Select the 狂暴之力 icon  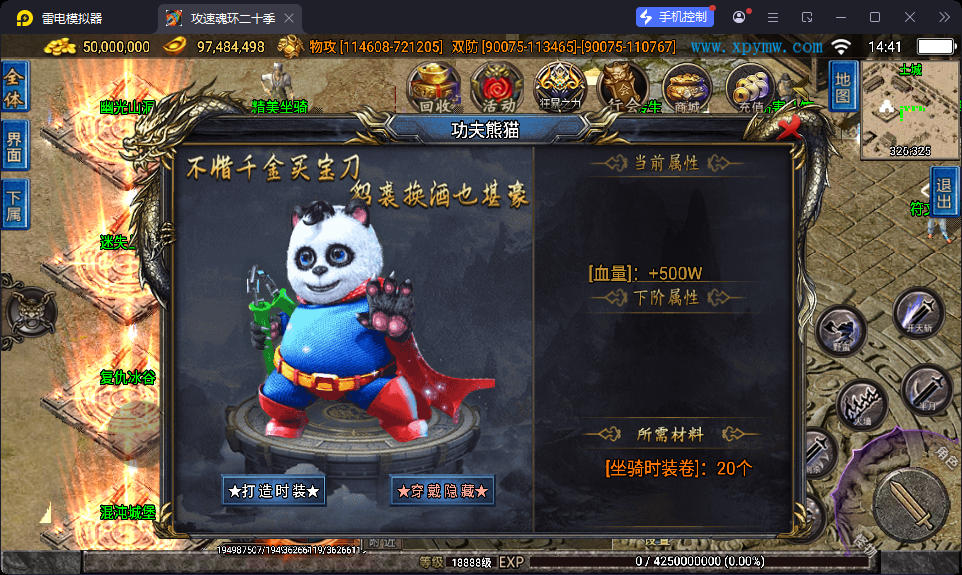[559, 86]
